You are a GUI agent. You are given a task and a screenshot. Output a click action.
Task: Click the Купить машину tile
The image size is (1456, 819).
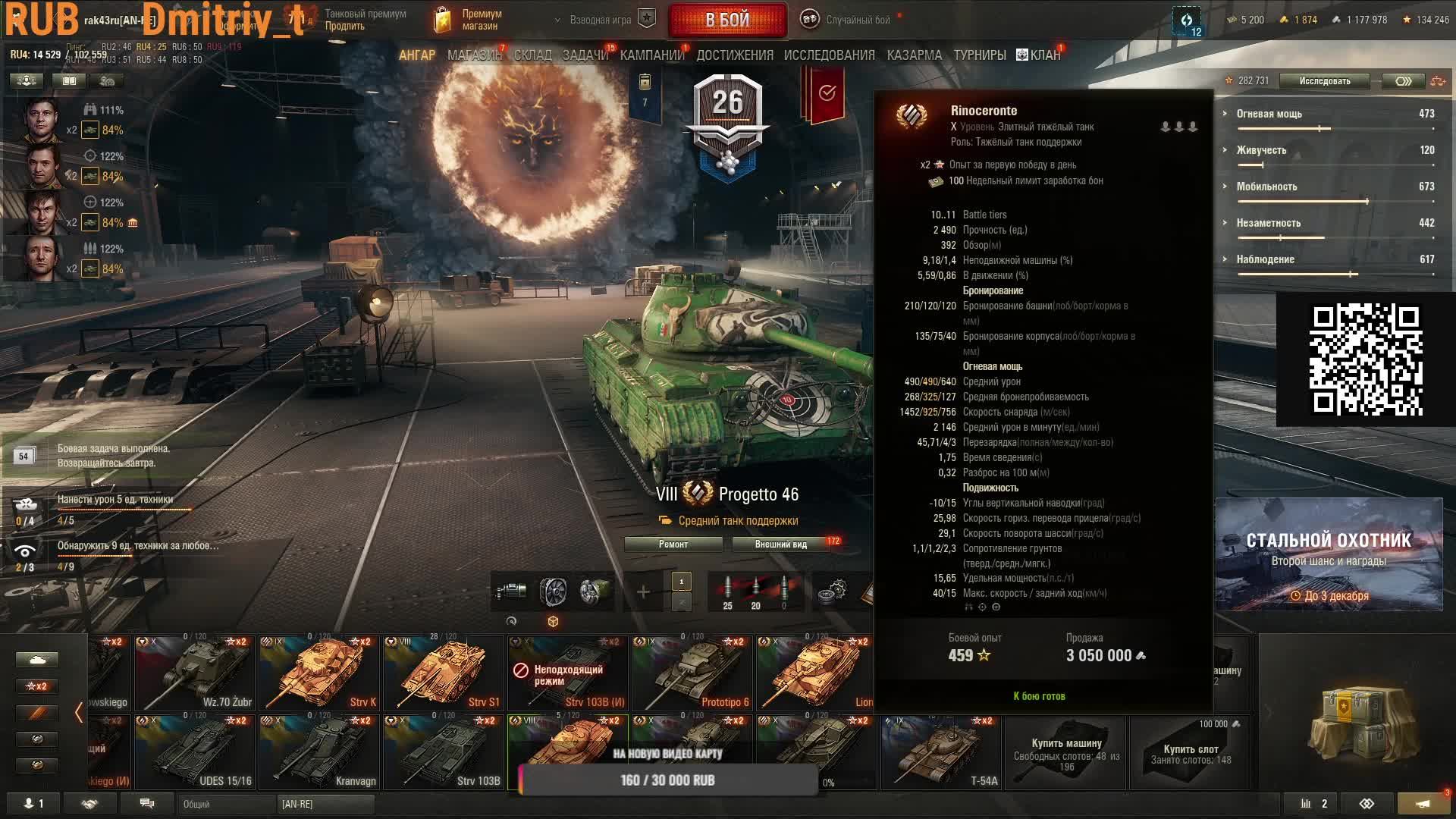(1066, 752)
